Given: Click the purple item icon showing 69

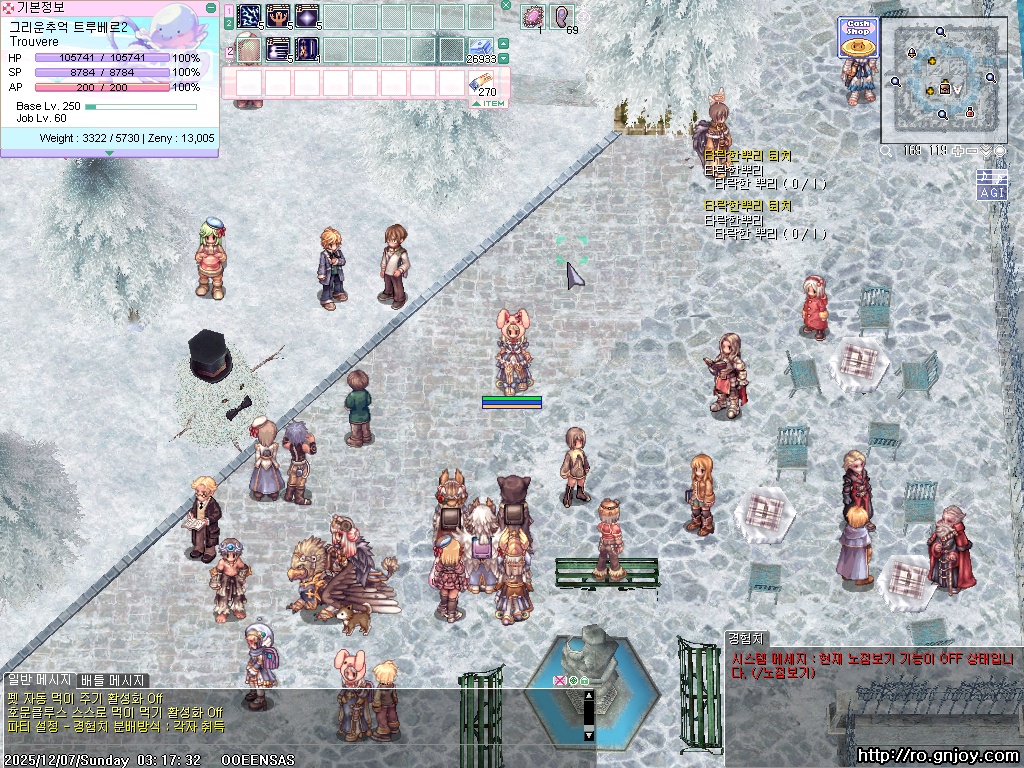Looking at the screenshot, I should click(563, 17).
